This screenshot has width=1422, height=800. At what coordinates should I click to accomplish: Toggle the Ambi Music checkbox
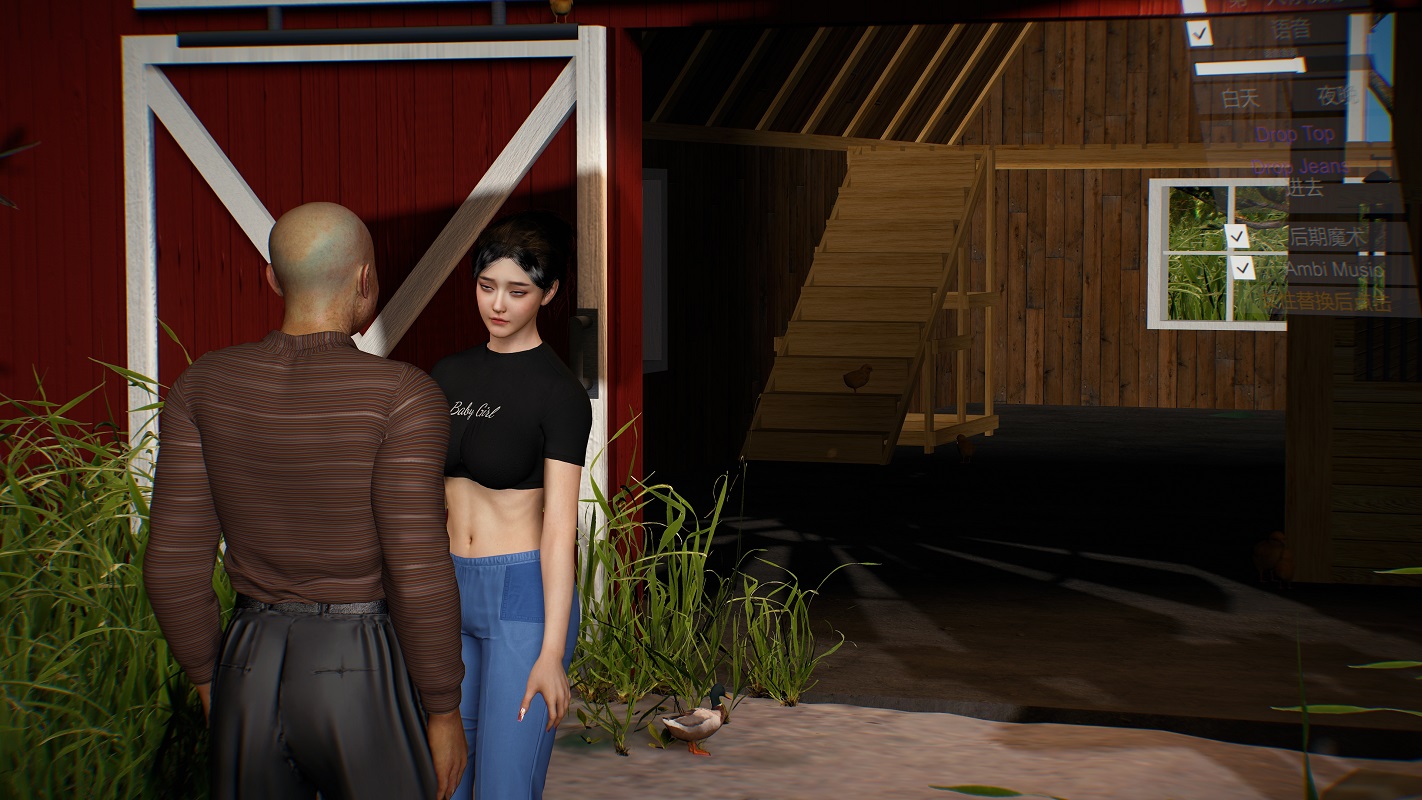(1243, 268)
